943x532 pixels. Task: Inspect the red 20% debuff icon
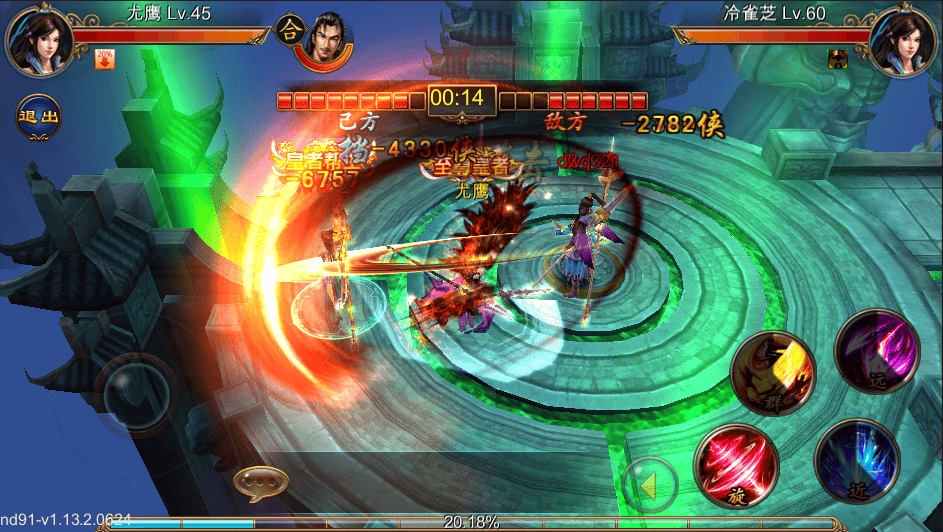pyautogui.click(x=103, y=59)
